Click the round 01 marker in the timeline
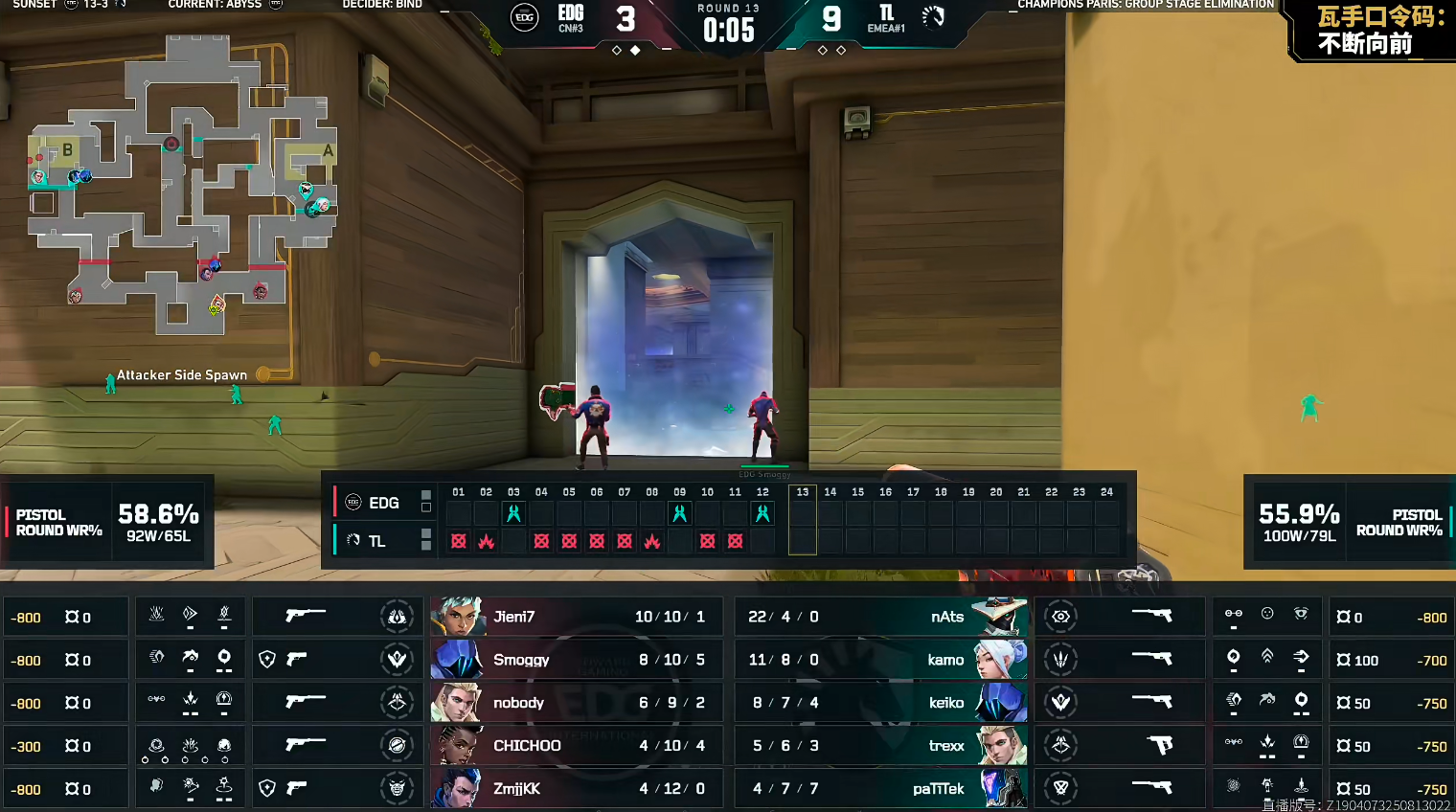 (459, 492)
